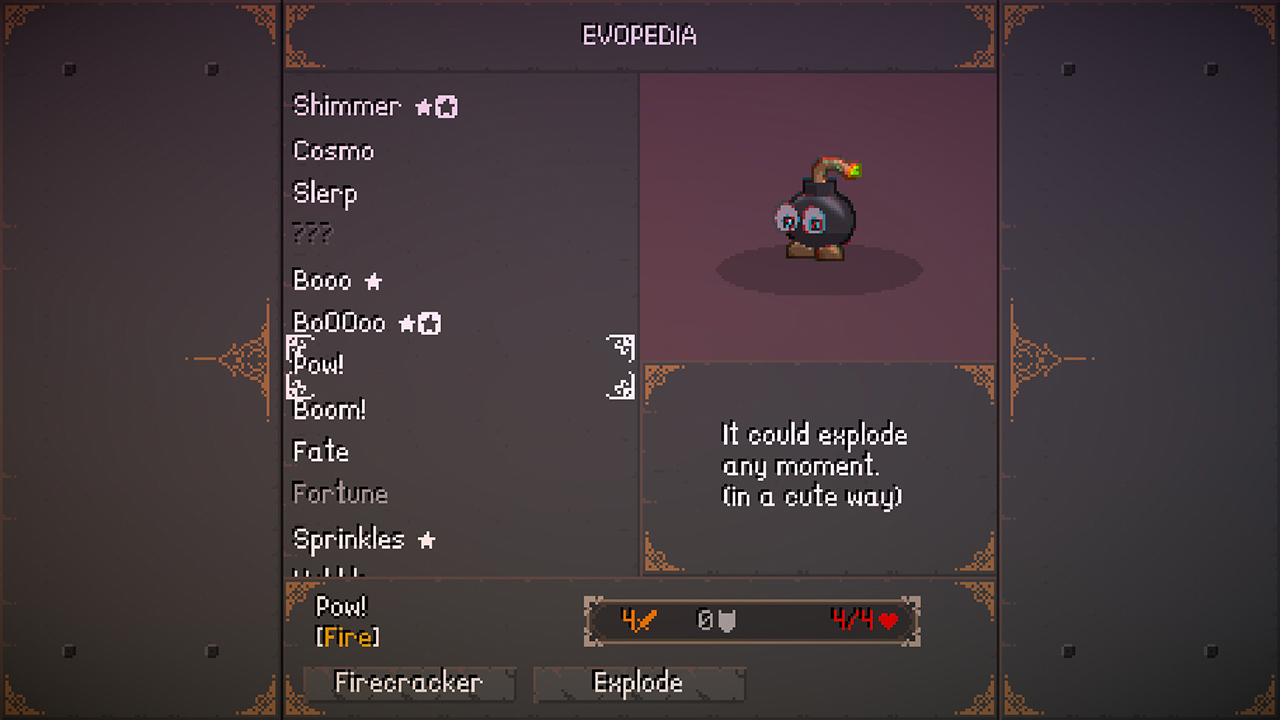The image size is (1280, 720).
Task: Click the star icon beside Booo
Action: tap(372, 281)
